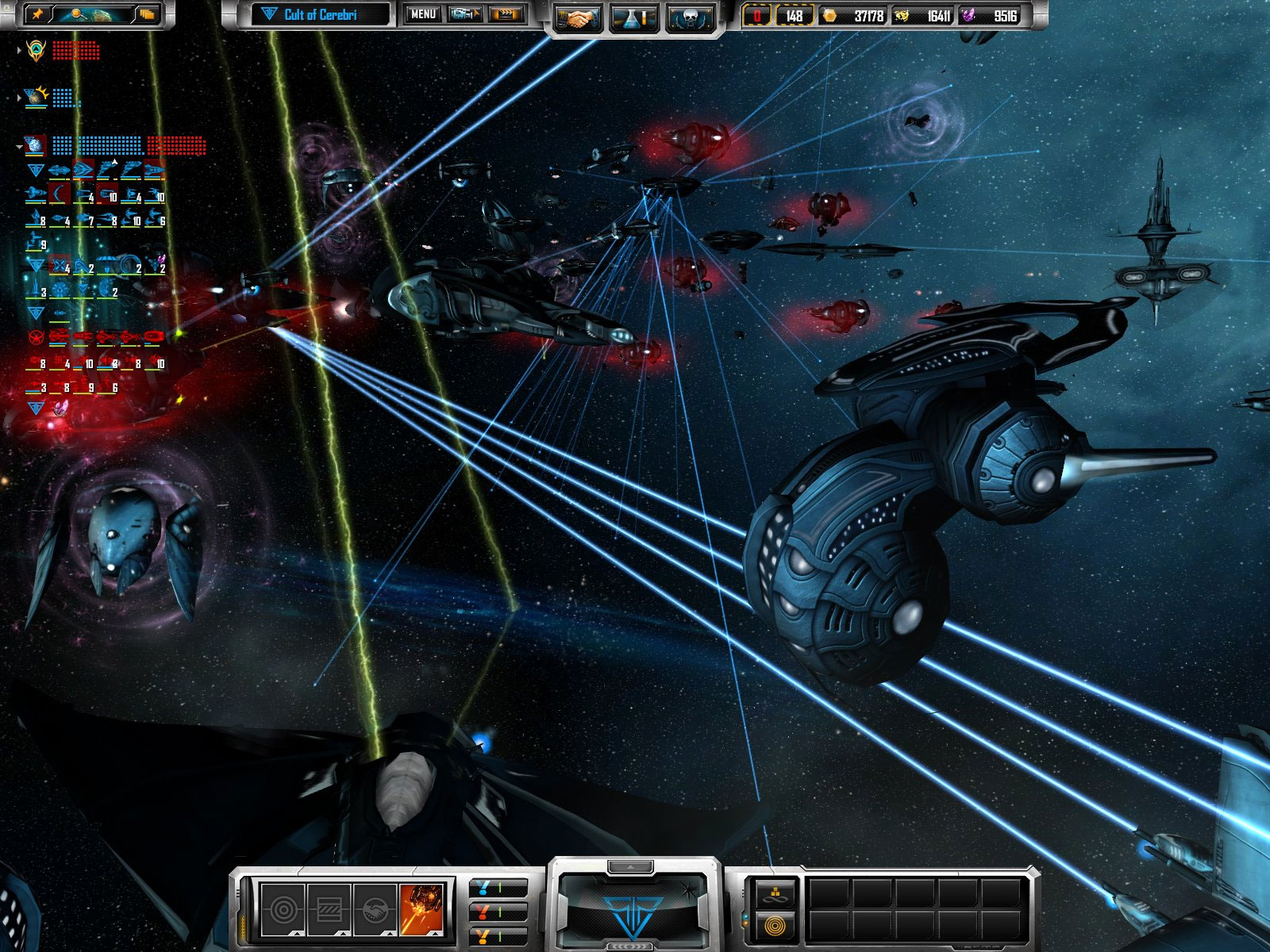Click the crystal resource icon showing 9516
This screenshot has width=1270, height=952.
(x=968, y=14)
